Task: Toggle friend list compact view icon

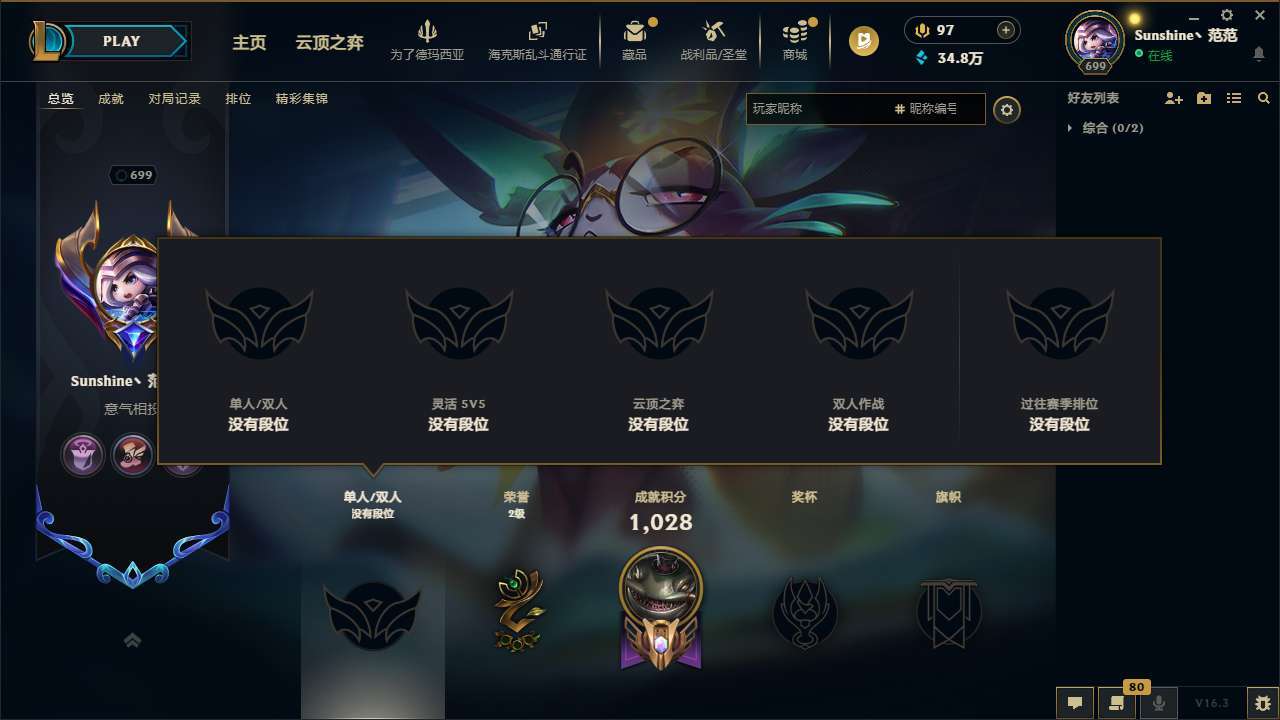Action: (1233, 98)
